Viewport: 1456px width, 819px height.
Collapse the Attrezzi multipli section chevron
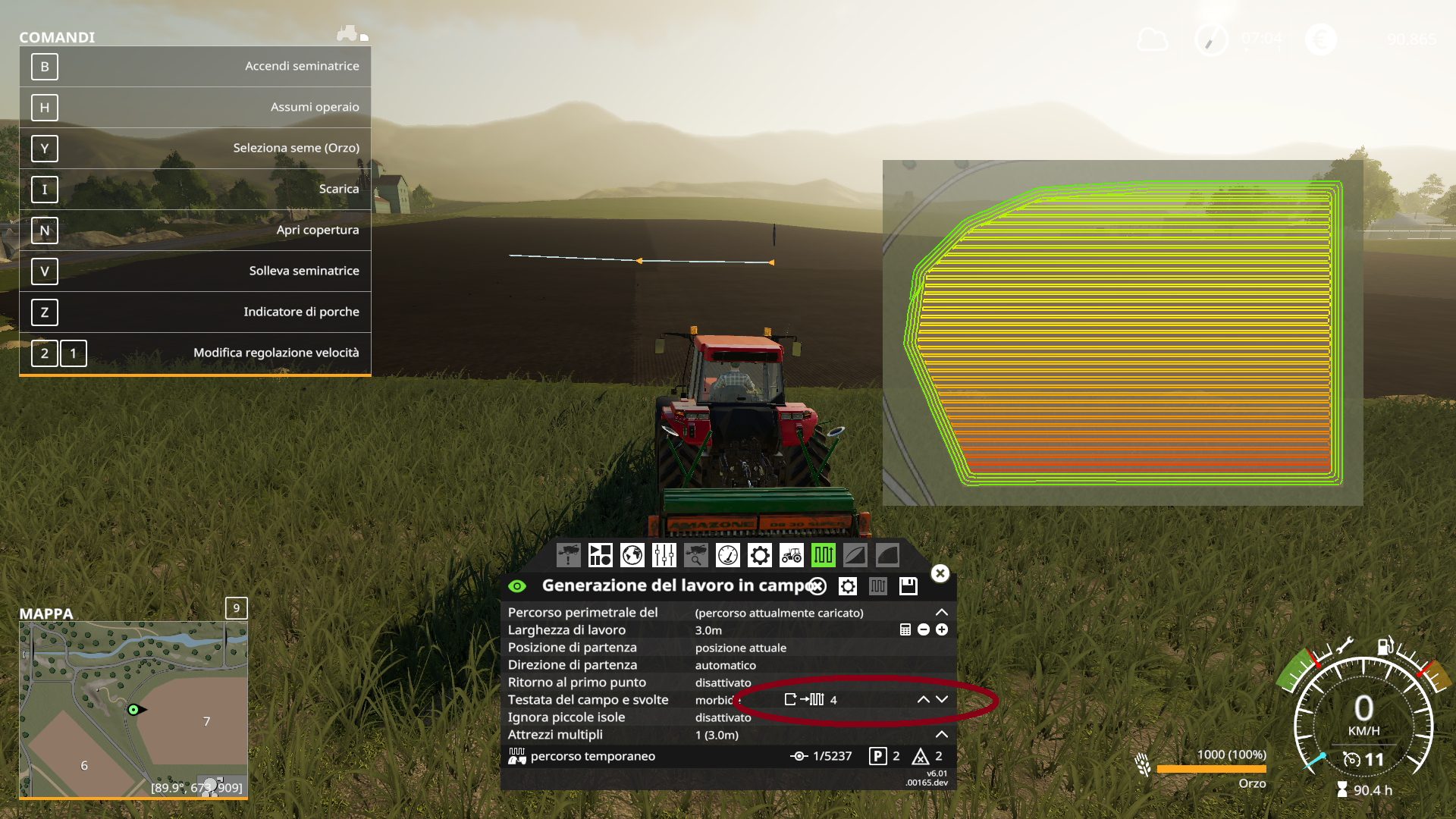[942, 734]
